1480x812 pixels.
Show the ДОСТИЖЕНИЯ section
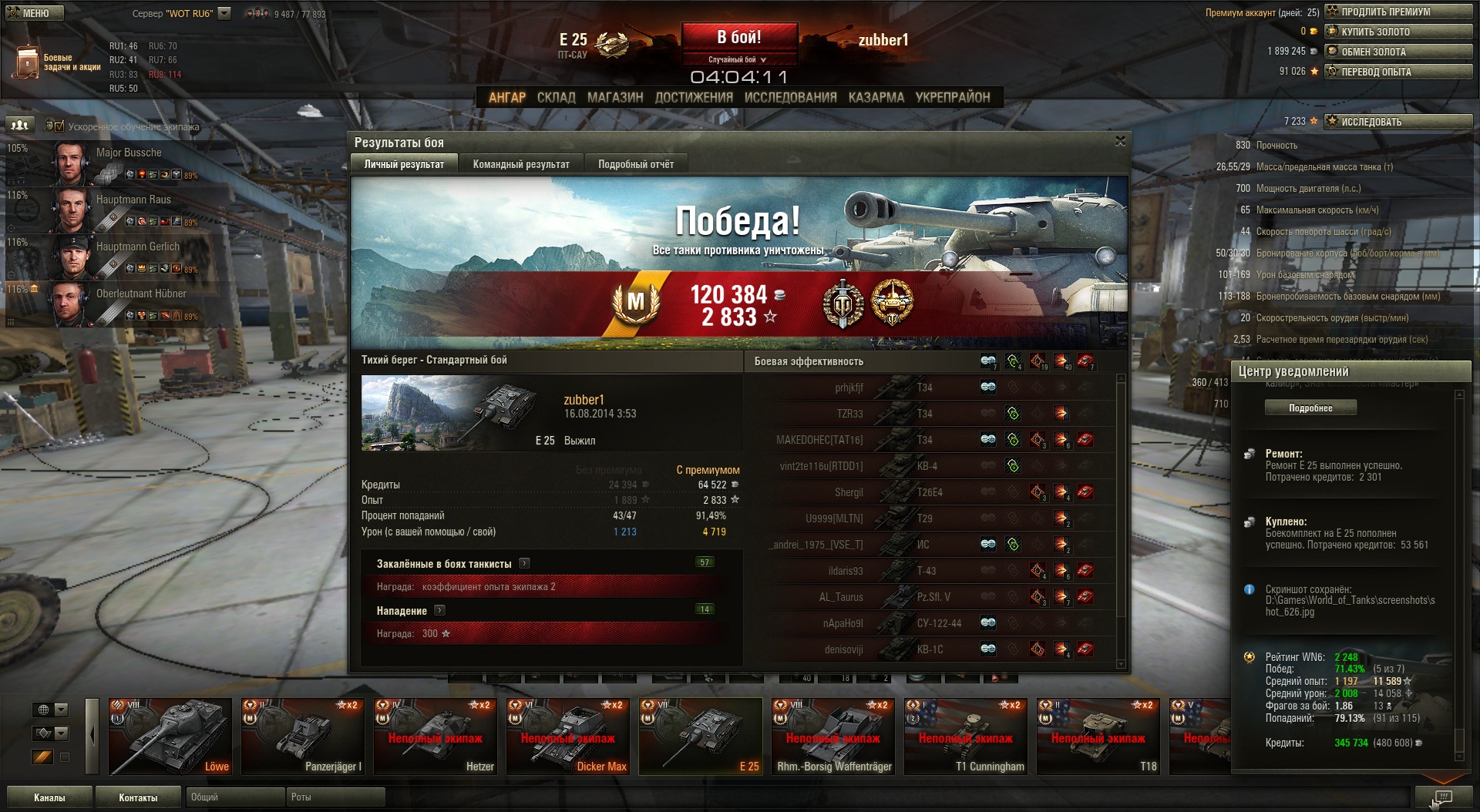[694, 97]
